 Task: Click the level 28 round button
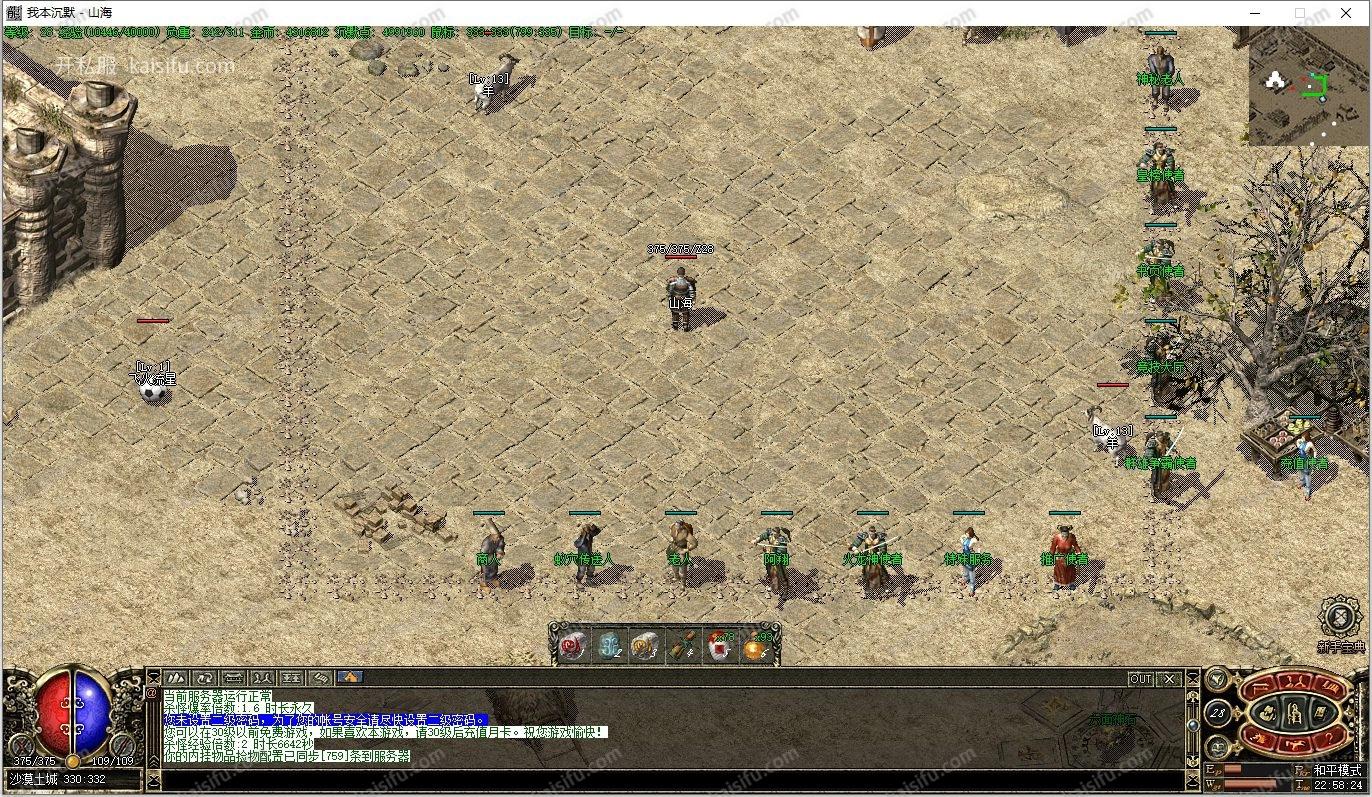1218,713
